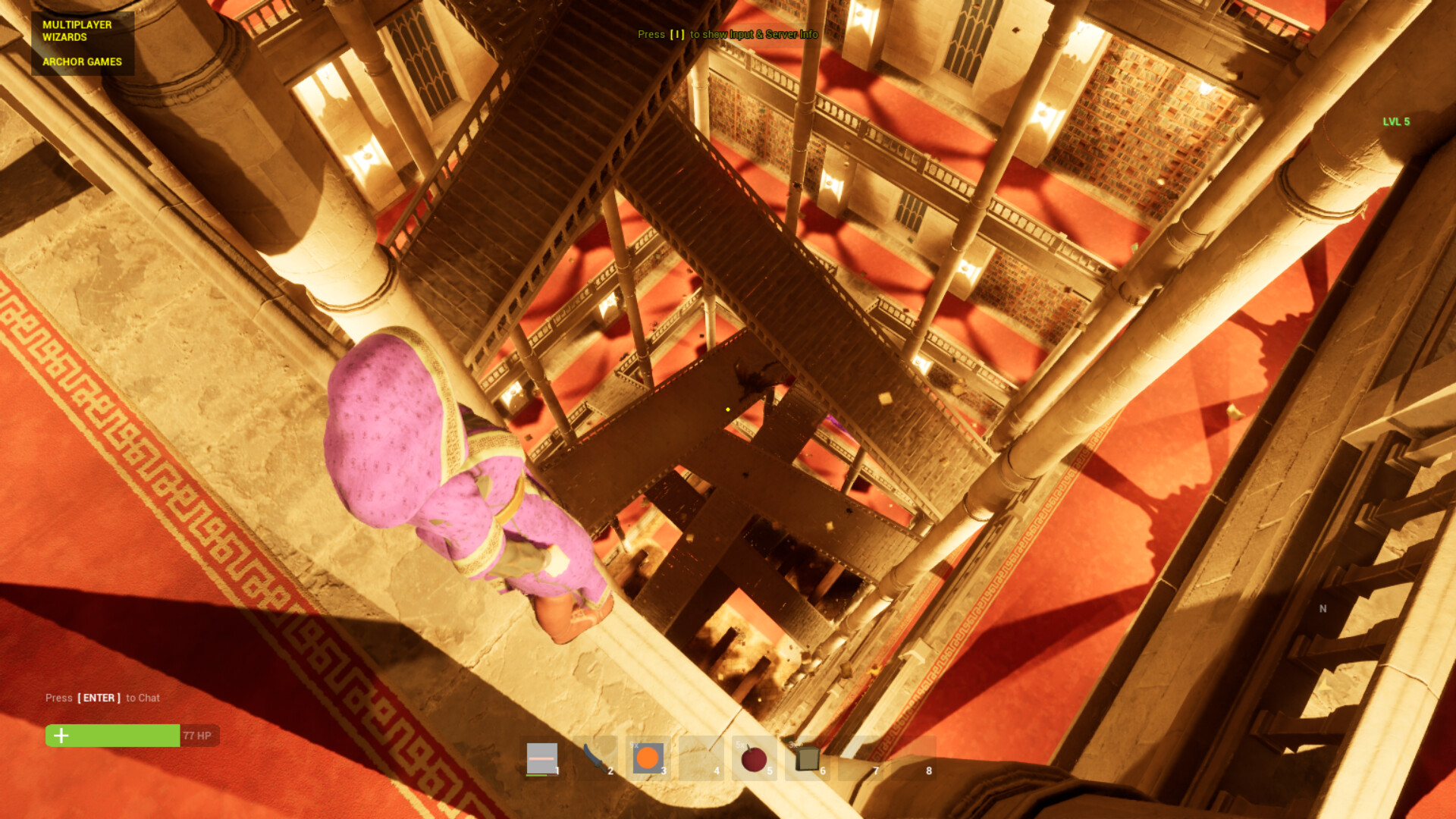Click the MULTIPLAYER WIZARDS title label

(77, 30)
